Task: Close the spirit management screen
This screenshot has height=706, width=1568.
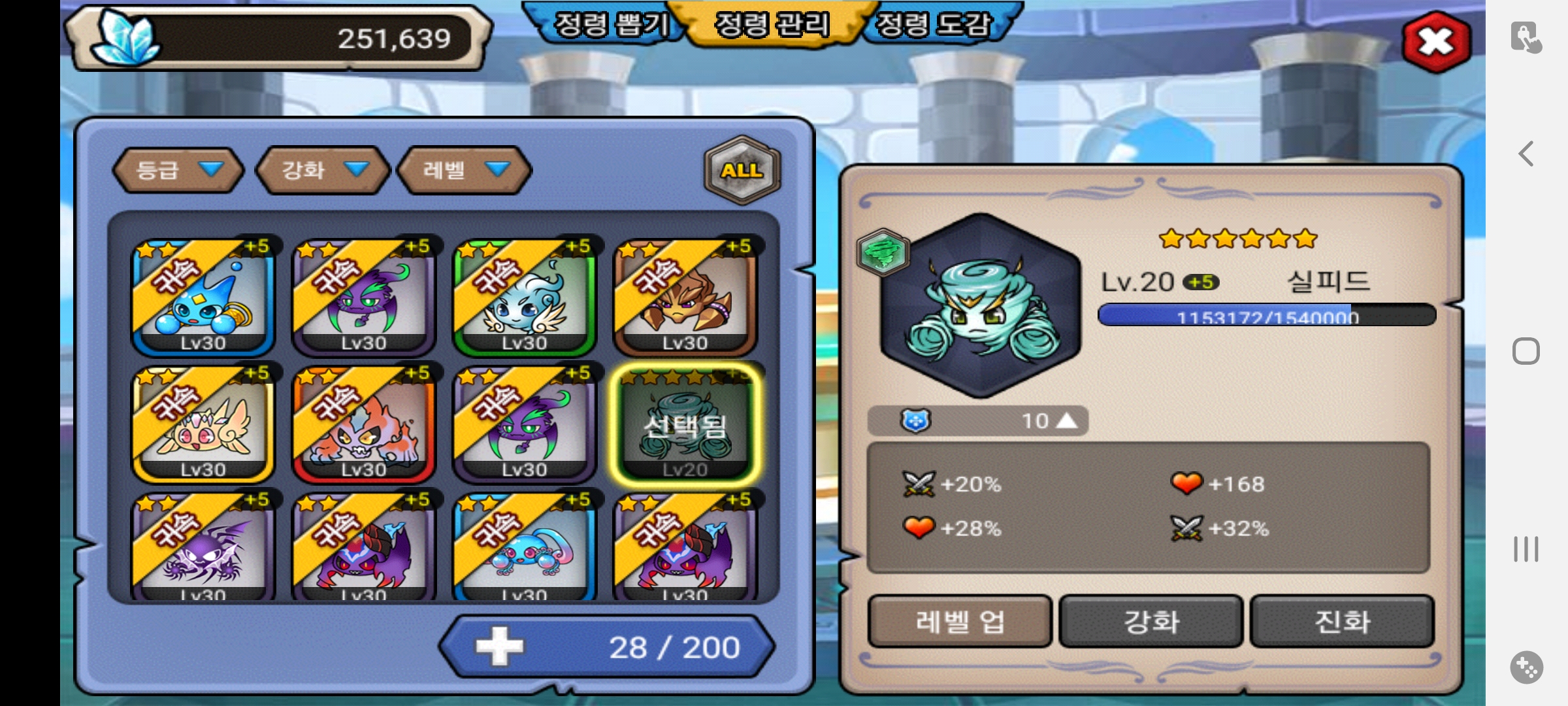Action: click(x=1436, y=42)
